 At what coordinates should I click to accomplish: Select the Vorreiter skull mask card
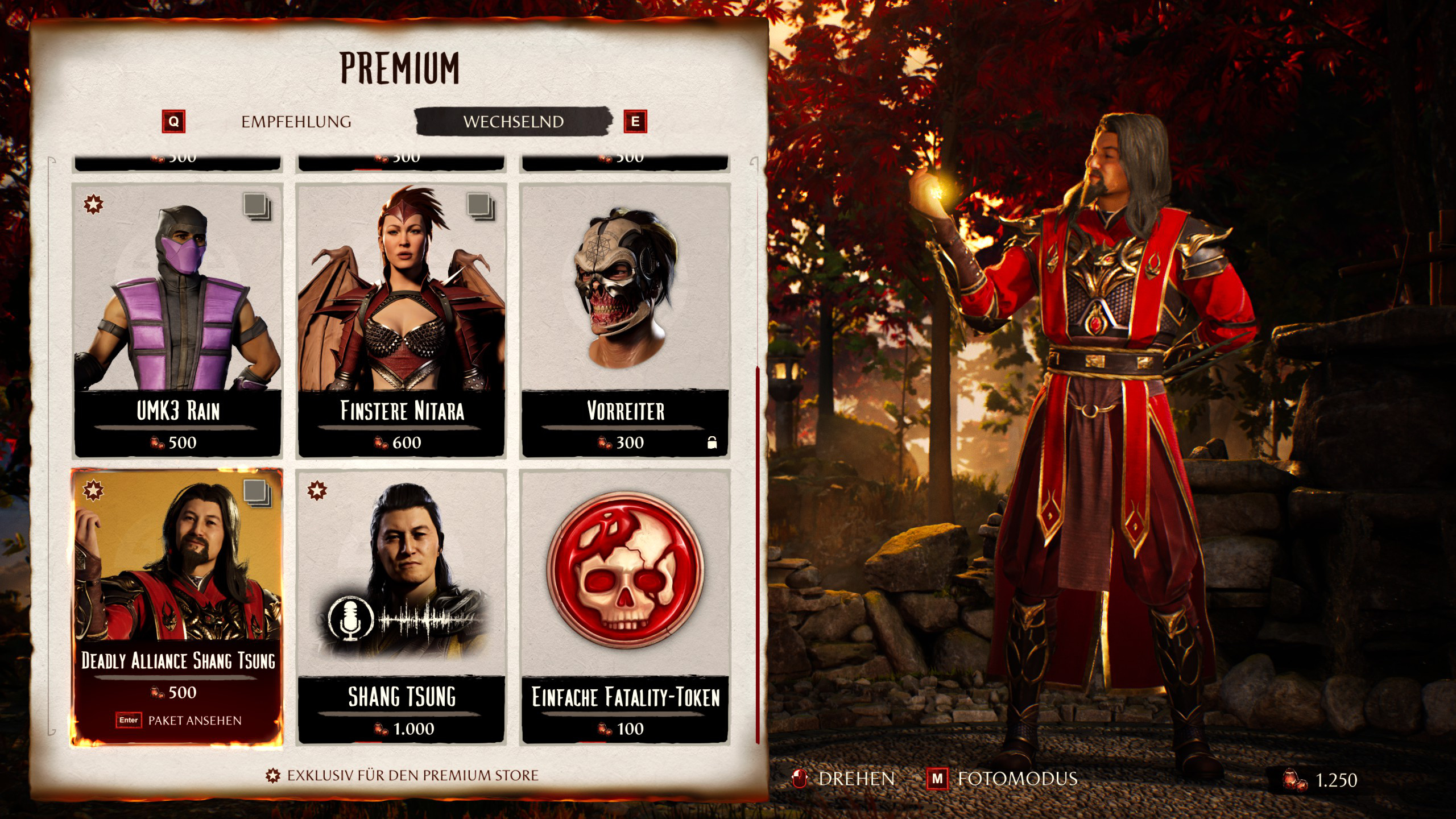click(x=625, y=320)
